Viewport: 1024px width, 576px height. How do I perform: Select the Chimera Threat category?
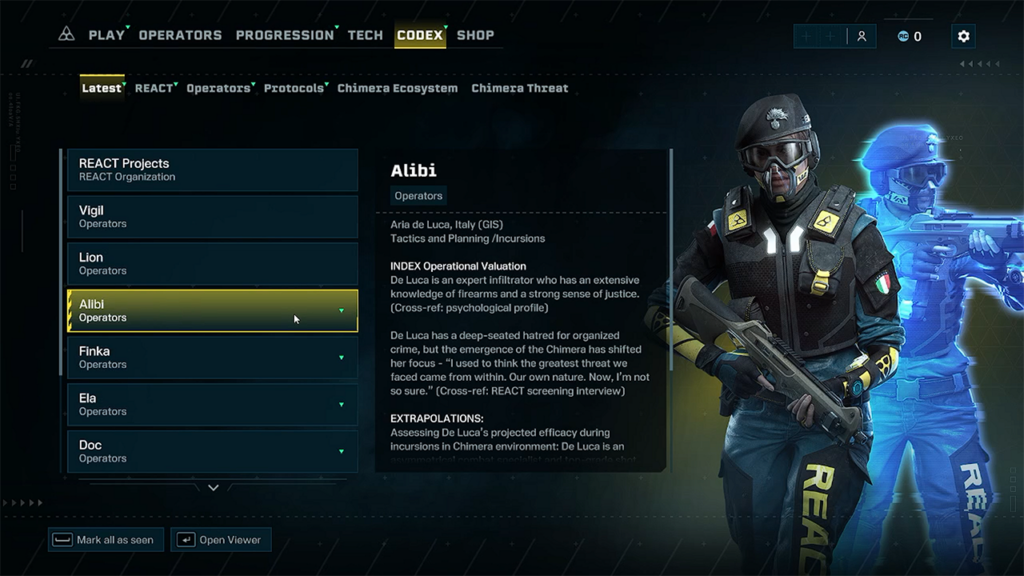(x=519, y=88)
